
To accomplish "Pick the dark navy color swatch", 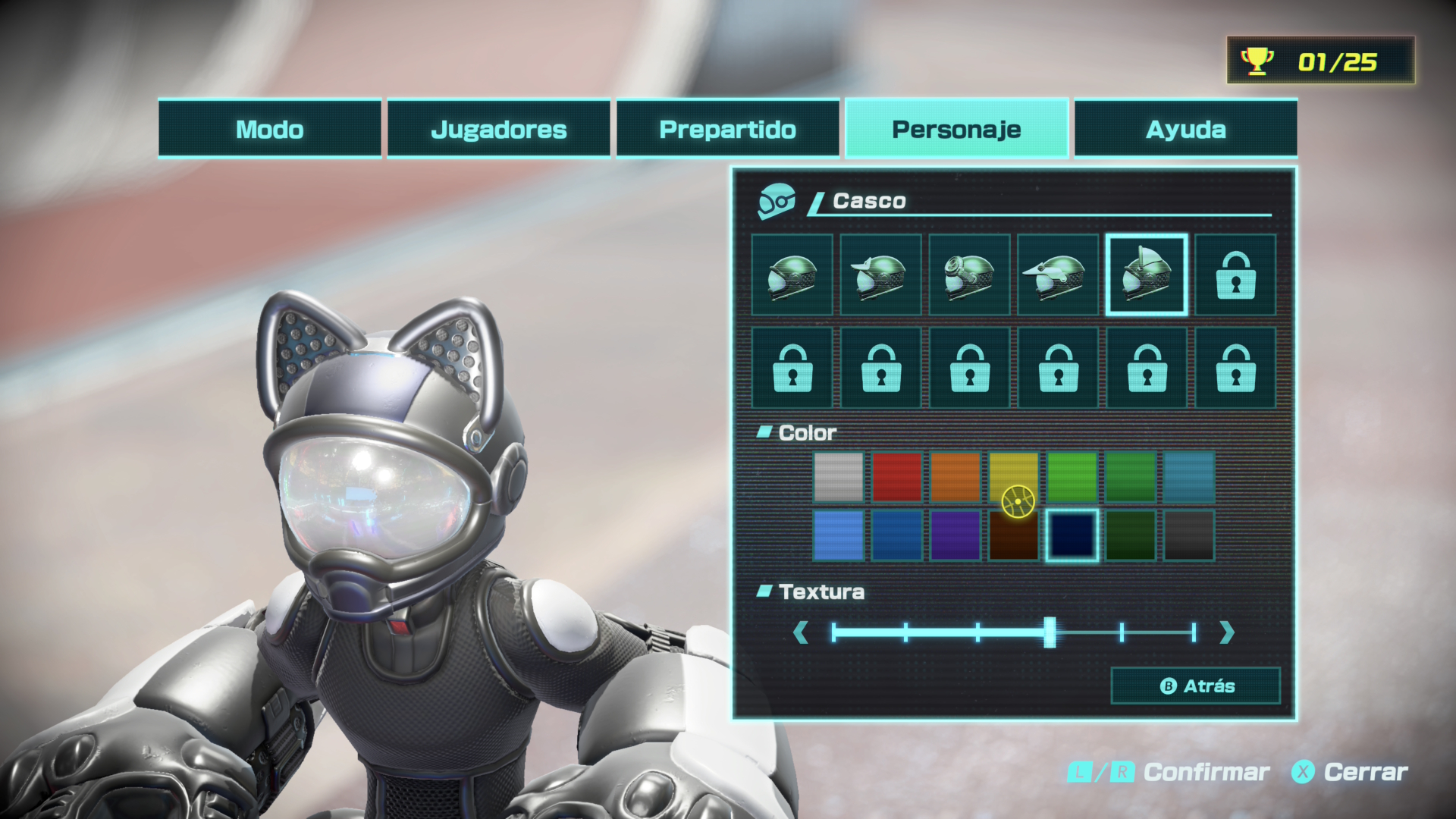I will (1072, 535).
